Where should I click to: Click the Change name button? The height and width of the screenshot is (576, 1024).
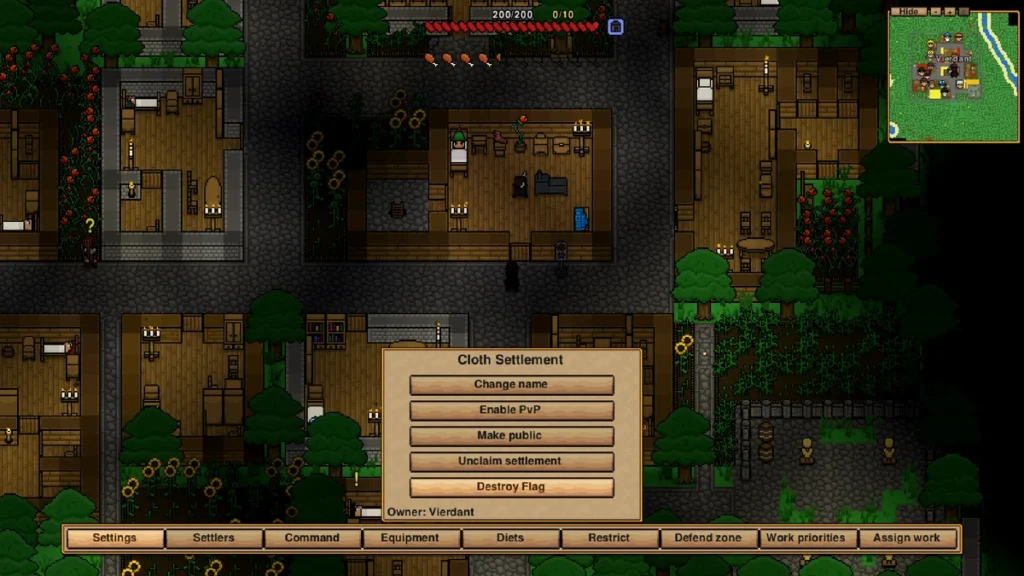(511, 385)
